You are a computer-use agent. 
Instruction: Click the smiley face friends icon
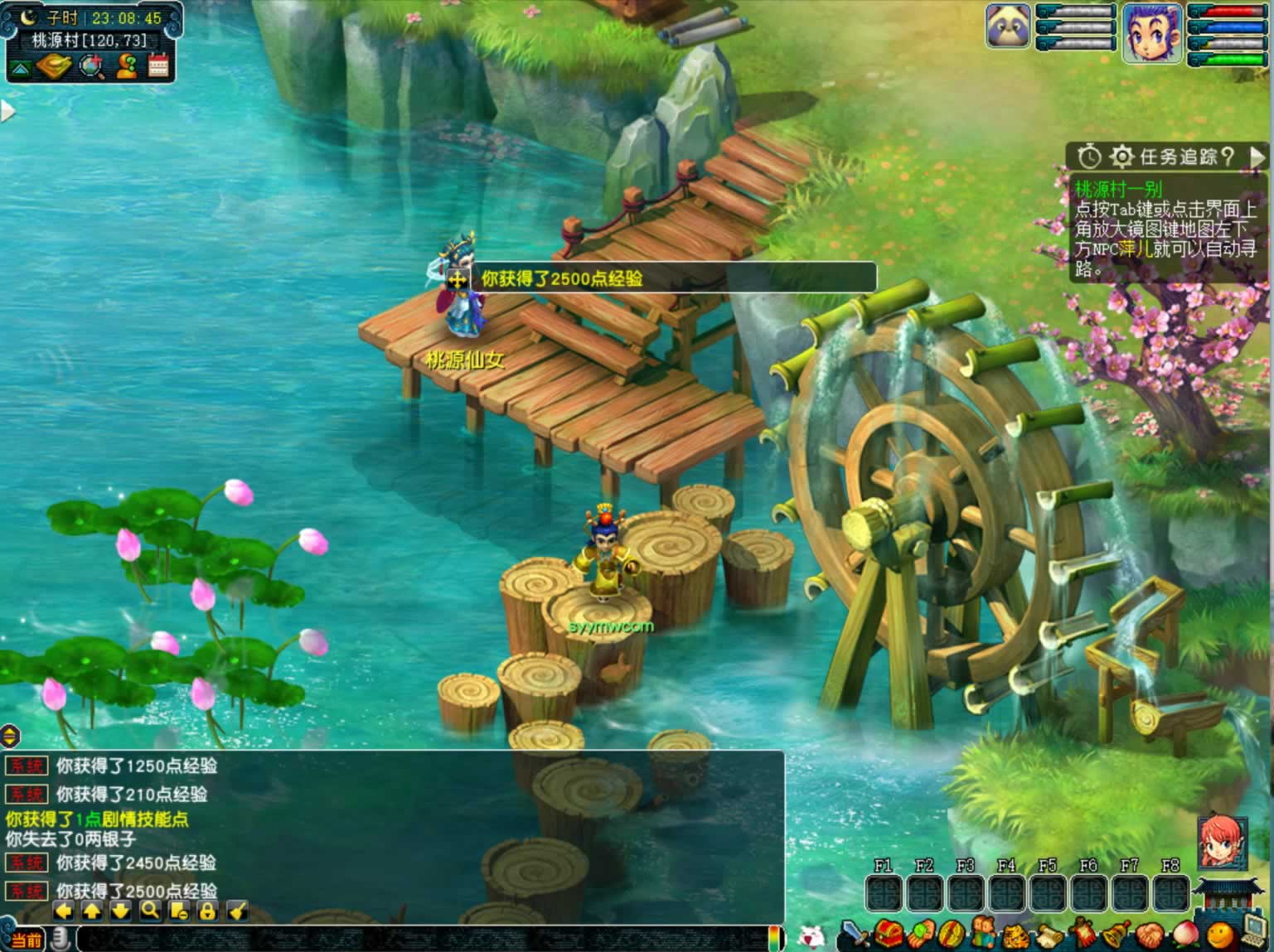pos(1218,935)
